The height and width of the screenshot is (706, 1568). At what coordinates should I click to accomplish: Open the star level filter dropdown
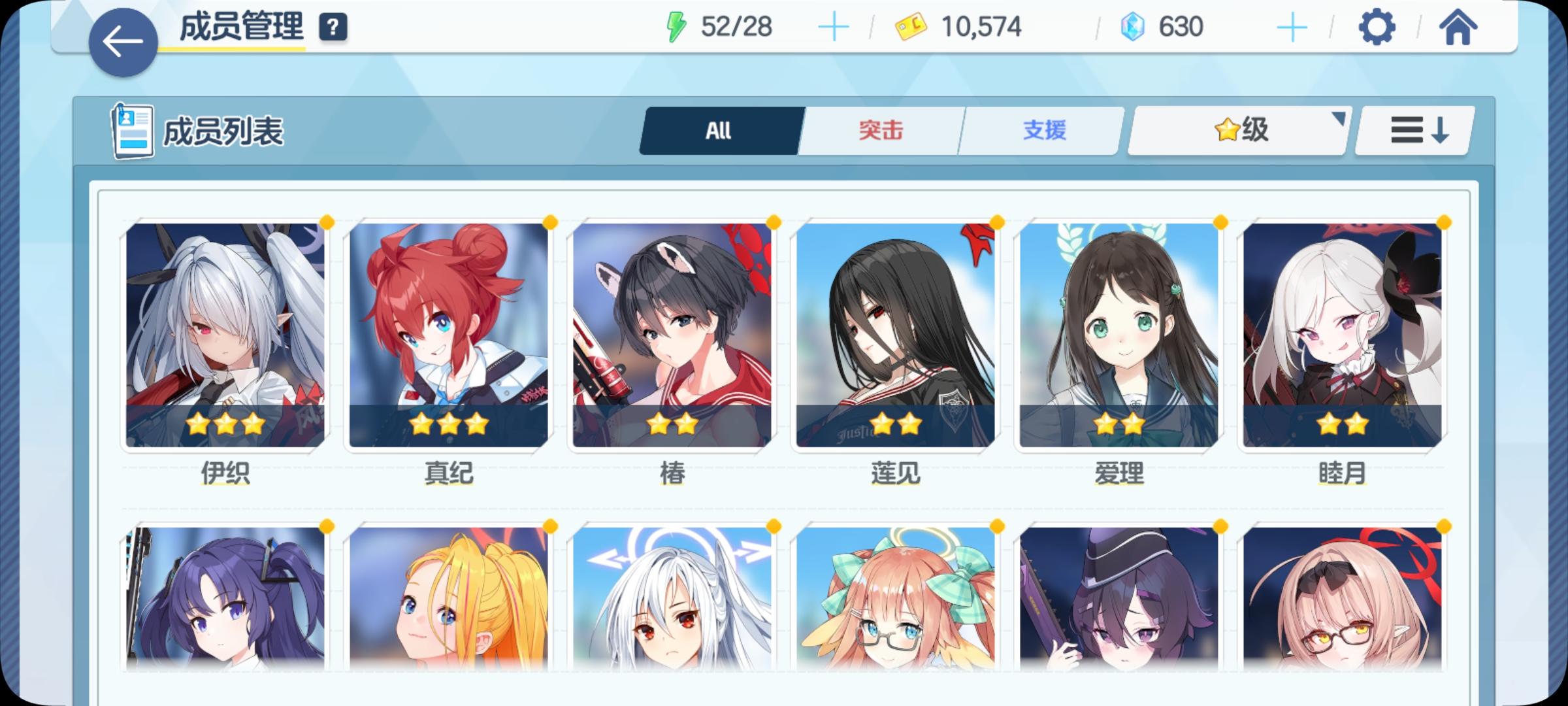(x=1238, y=129)
